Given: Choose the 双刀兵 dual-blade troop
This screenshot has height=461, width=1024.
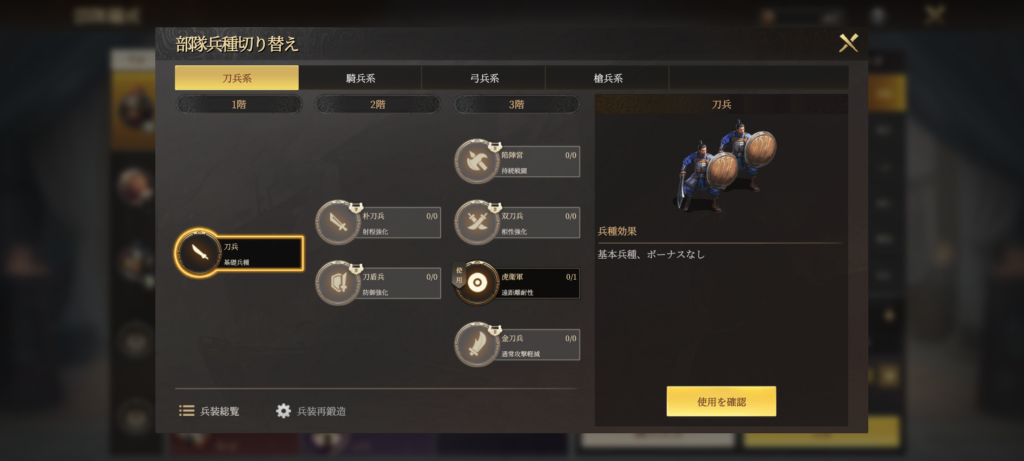Looking at the screenshot, I should click(518, 223).
